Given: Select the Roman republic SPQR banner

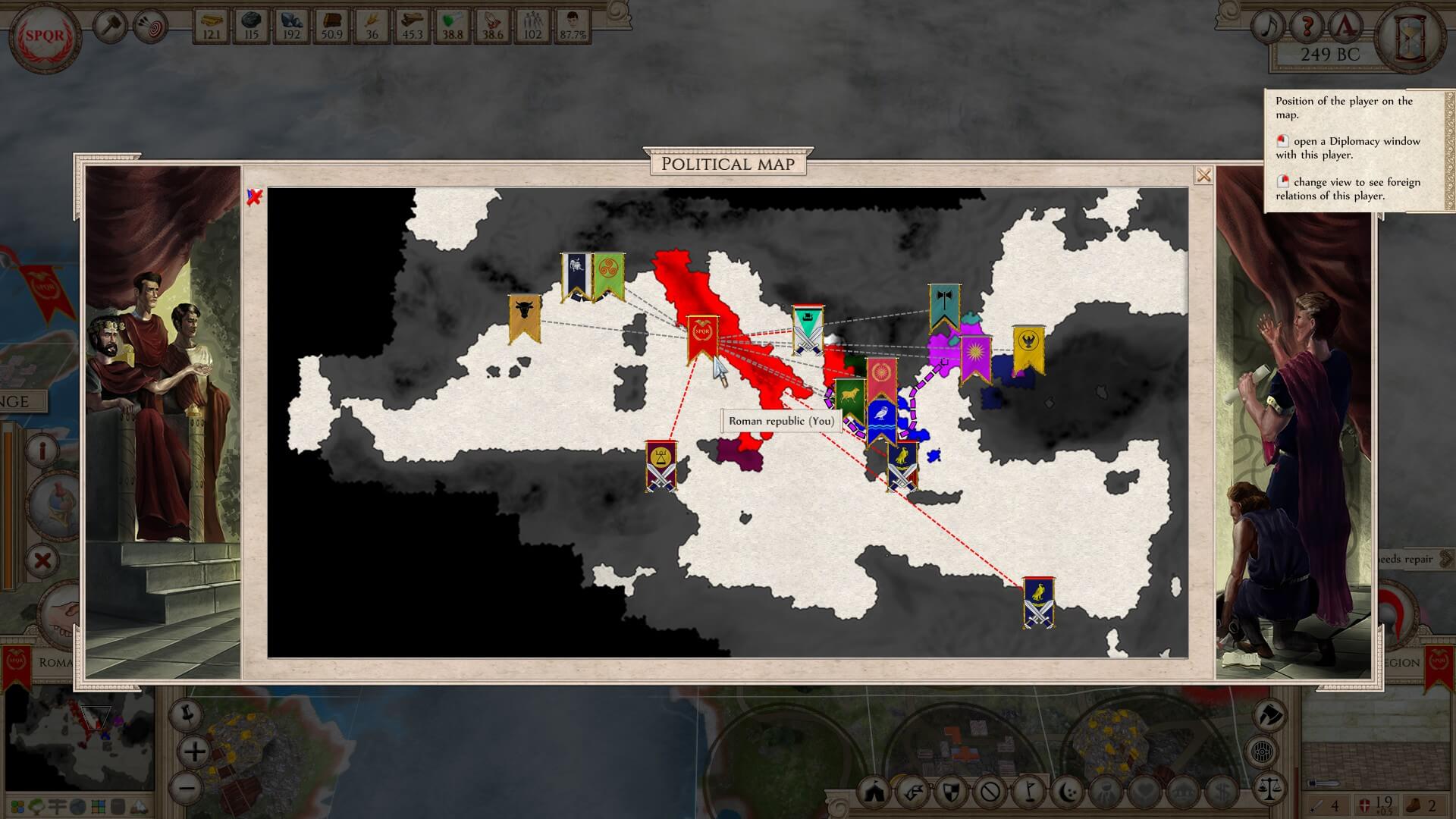Looking at the screenshot, I should 702,336.
